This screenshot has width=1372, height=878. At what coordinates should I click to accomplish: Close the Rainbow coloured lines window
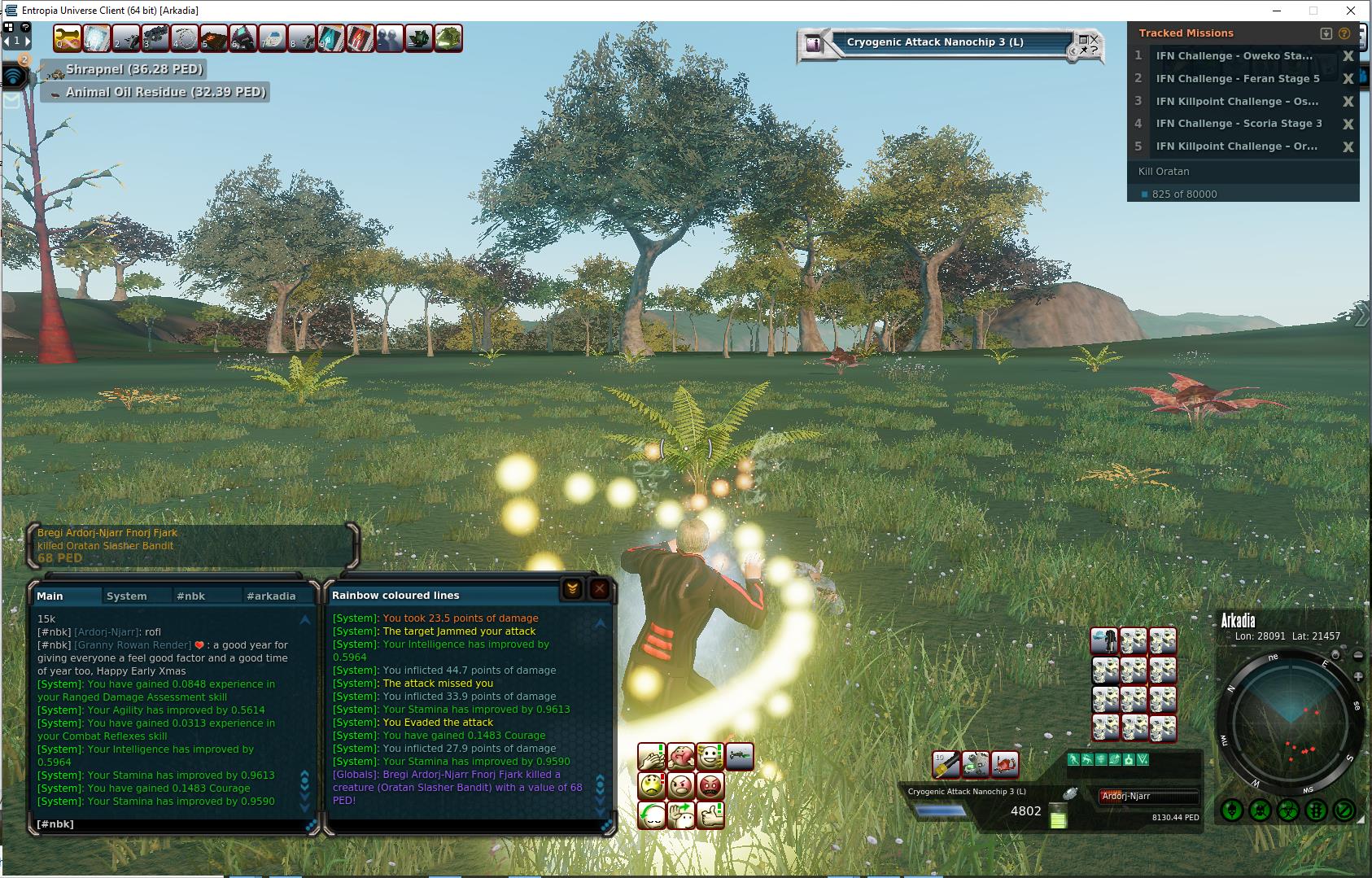600,588
